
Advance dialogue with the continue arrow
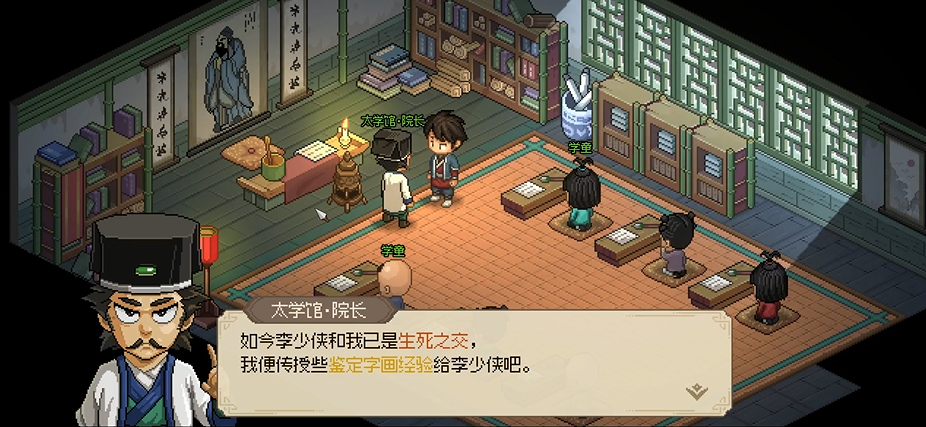(x=697, y=391)
